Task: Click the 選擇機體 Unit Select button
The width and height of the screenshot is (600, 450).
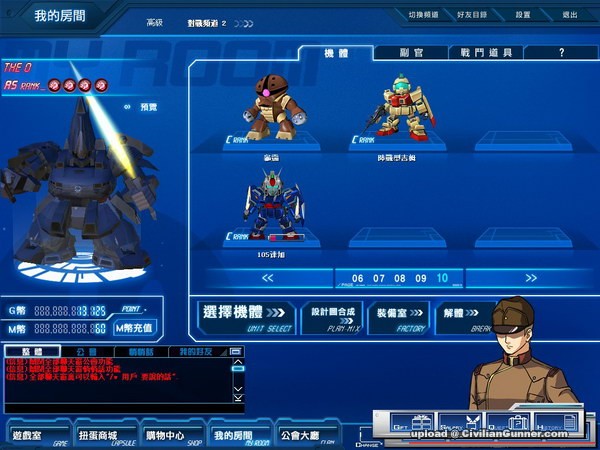Action: 244,316
